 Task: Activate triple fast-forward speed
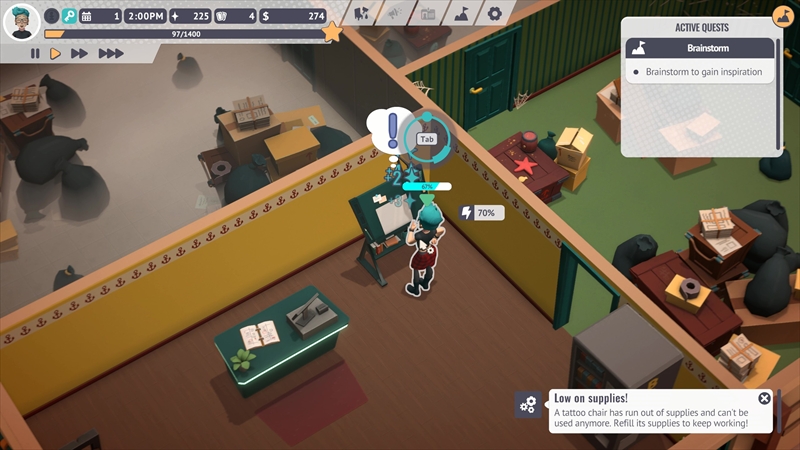click(110, 53)
